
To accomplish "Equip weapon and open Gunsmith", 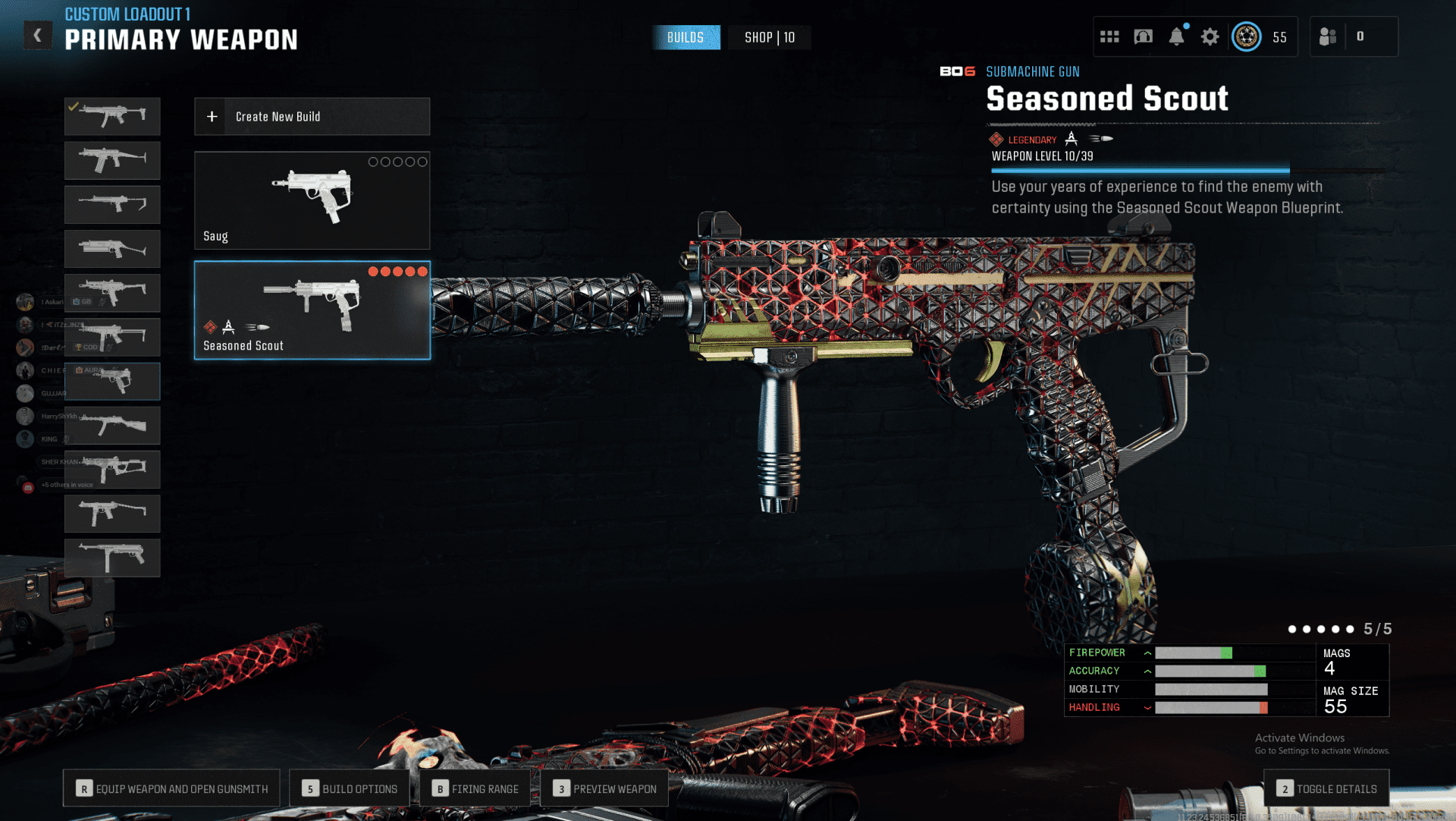I will click(x=171, y=788).
